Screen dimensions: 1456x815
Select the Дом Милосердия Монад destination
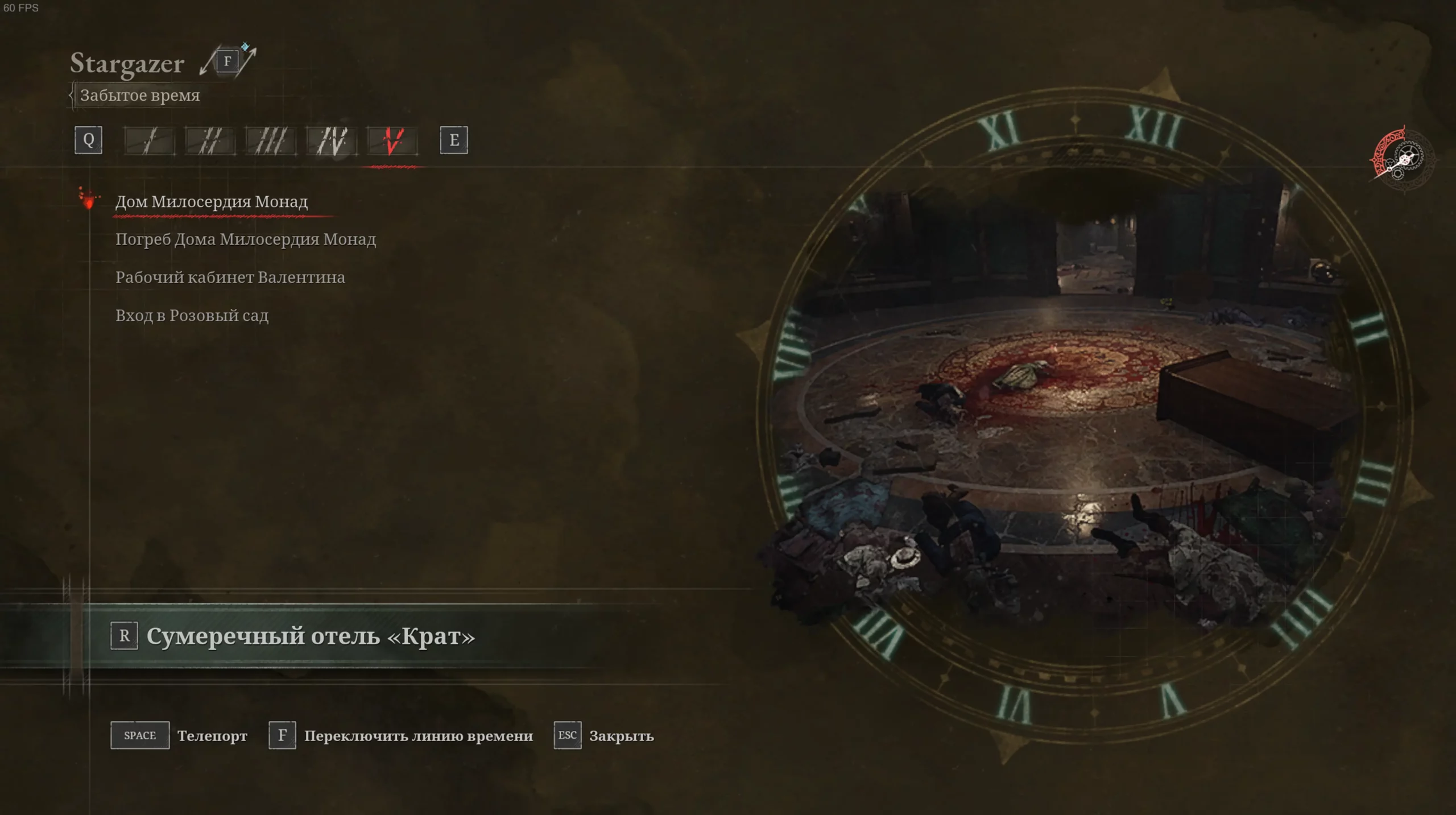point(211,202)
